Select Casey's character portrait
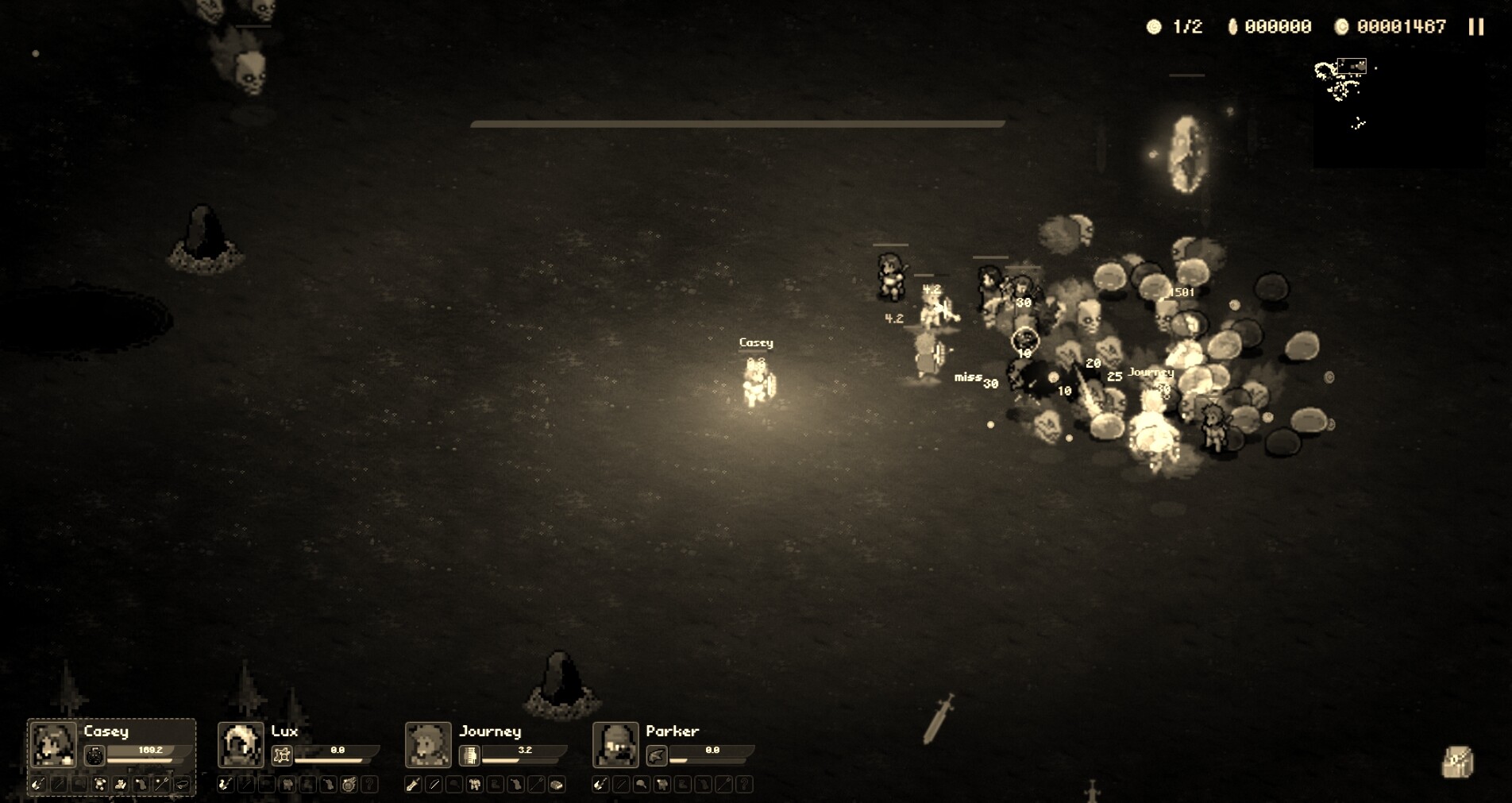This screenshot has height=803, width=1512. coord(52,745)
